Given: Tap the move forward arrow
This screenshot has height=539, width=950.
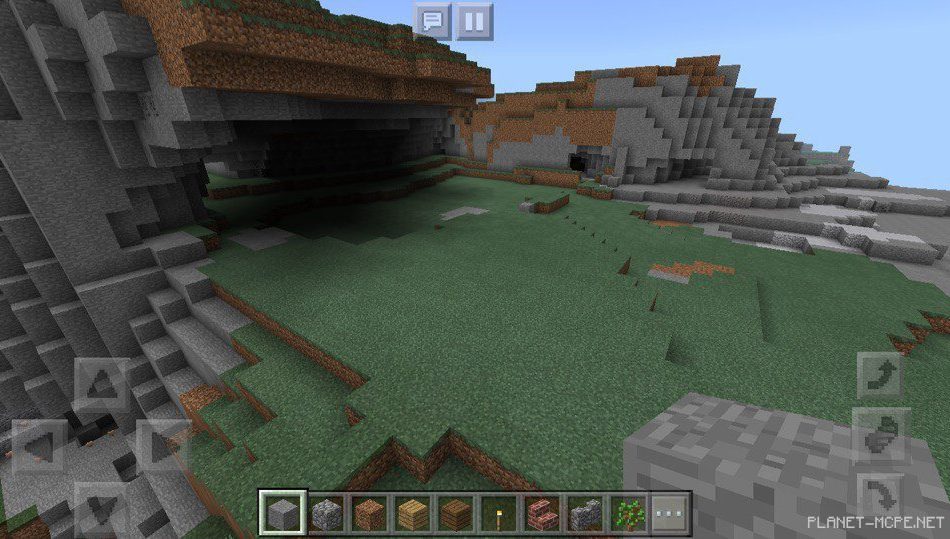Looking at the screenshot, I should coord(100,383).
